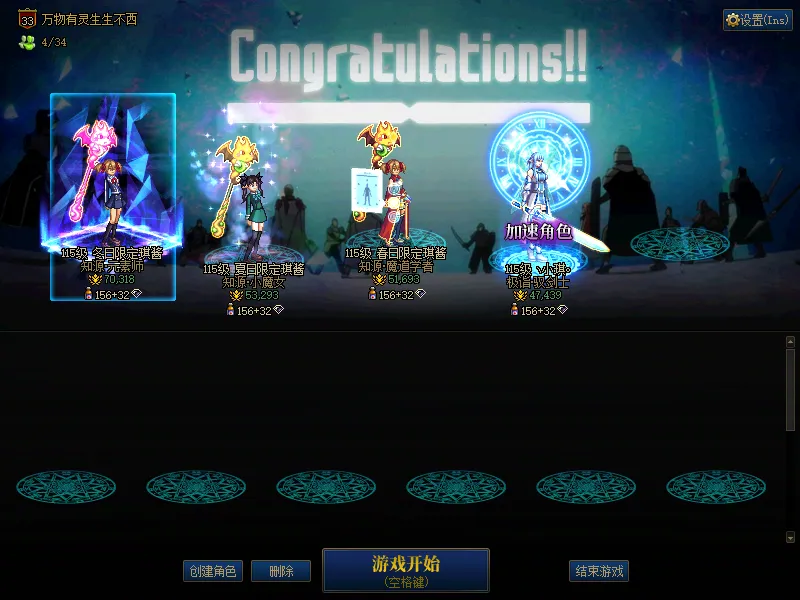Click the 创建角色 create character button
Viewport: 800px width, 600px height.
212,571
